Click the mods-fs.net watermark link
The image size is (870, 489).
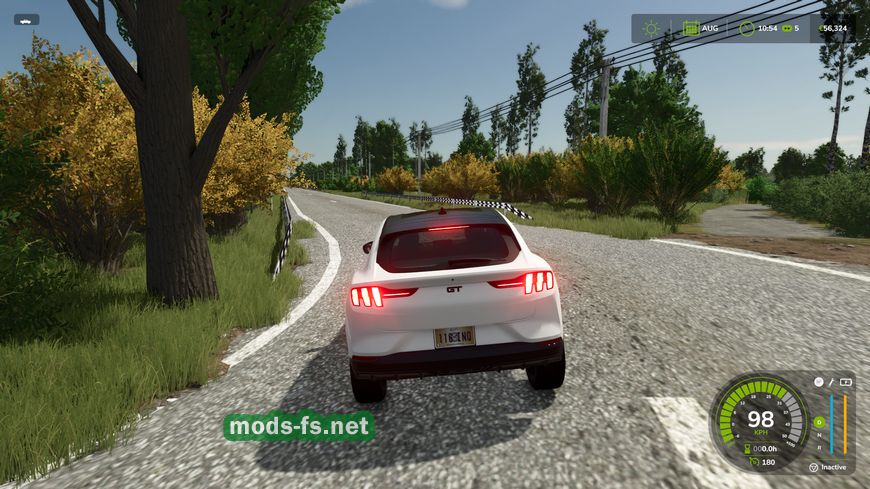pos(299,427)
